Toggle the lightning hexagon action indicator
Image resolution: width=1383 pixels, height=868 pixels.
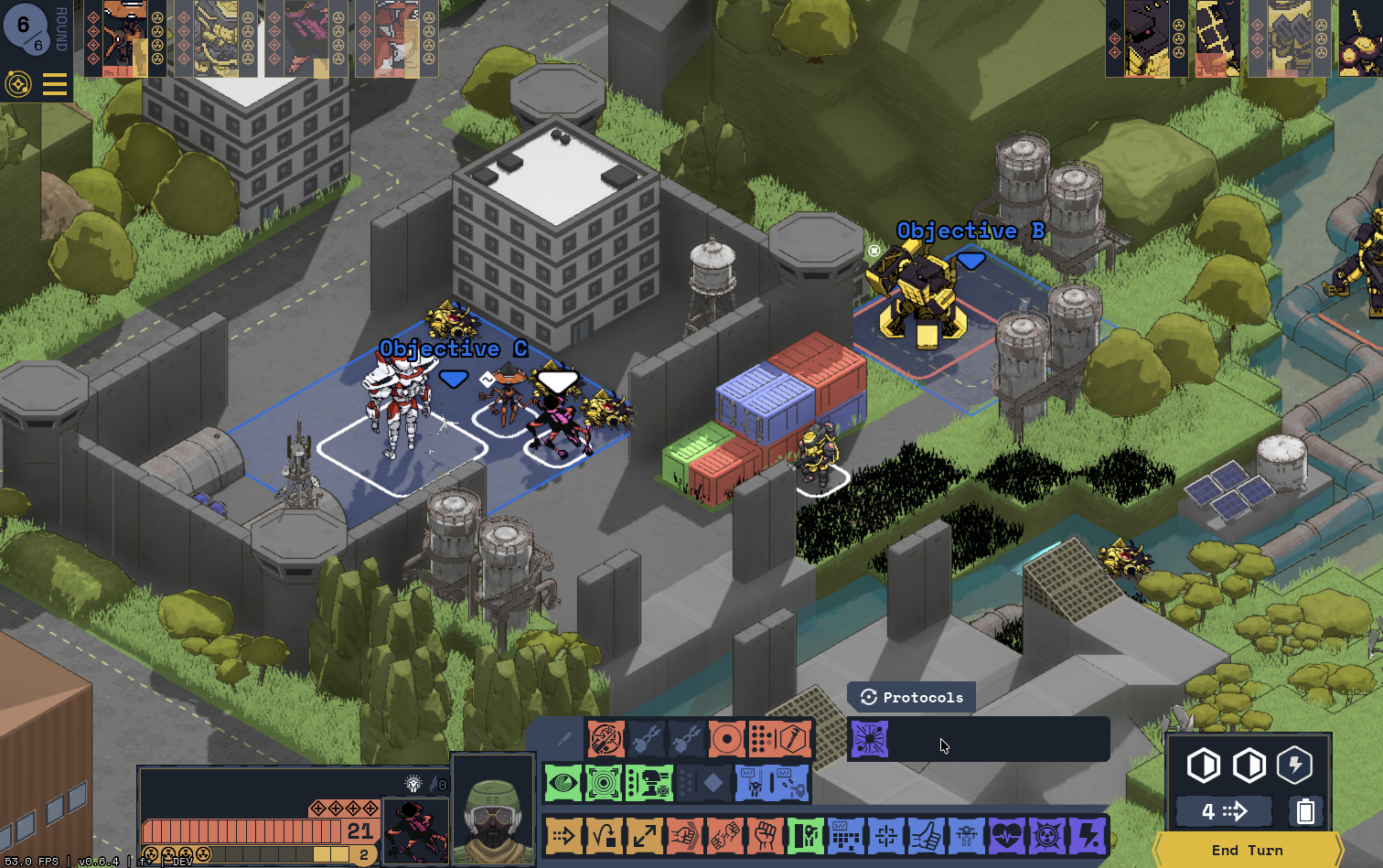pyautogui.click(x=1294, y=766)
